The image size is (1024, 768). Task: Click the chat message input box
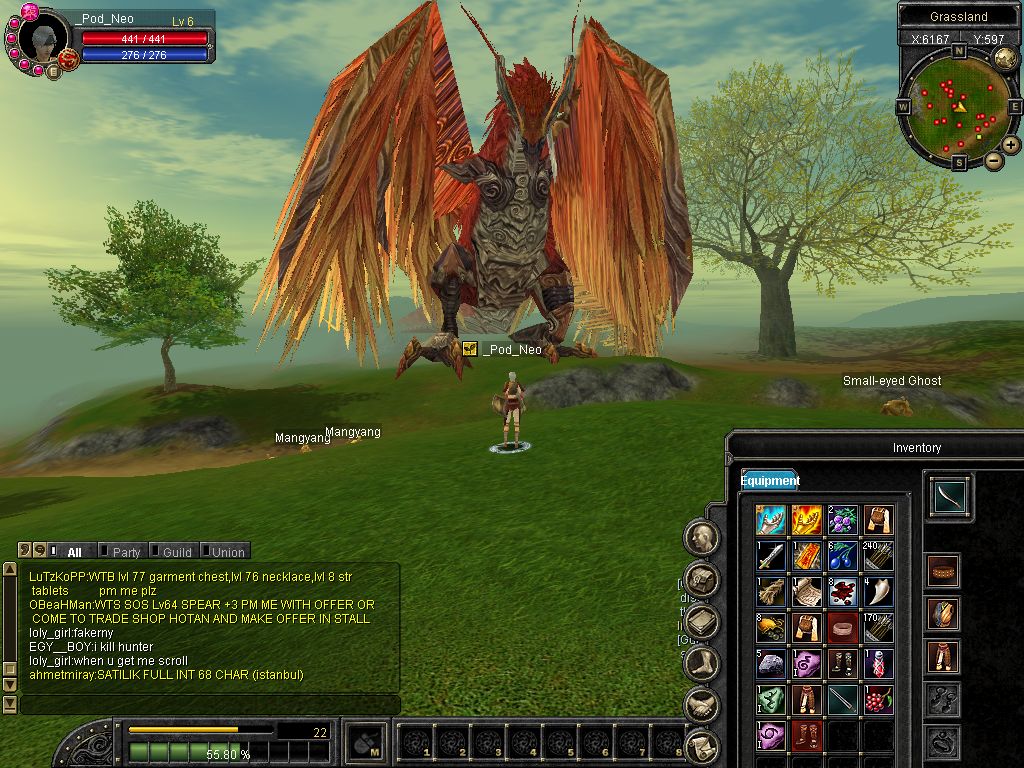click(210, 705)
